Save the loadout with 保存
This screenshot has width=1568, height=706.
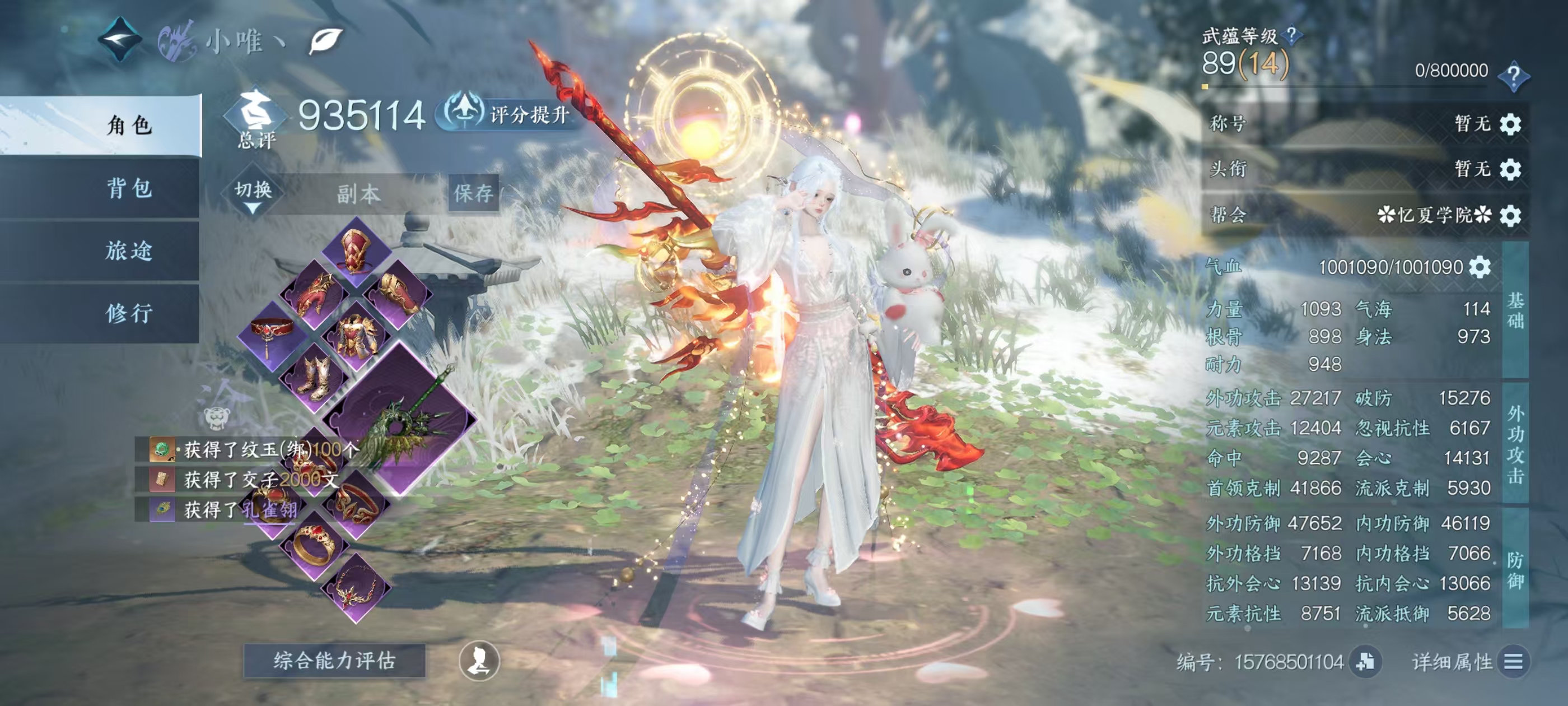pos(473,194)
